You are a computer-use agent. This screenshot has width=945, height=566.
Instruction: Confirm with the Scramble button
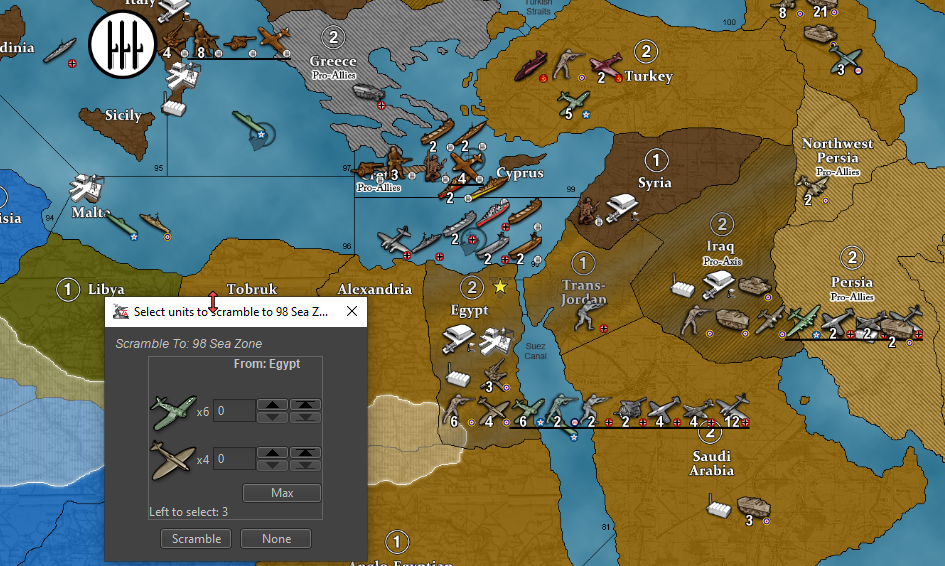pos(196,539)
